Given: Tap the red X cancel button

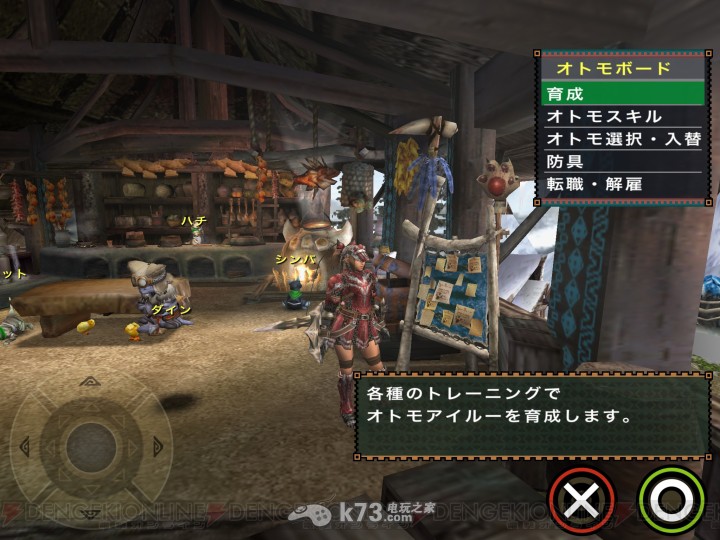Looking at the screenshot, I should pyautogui.click(x=581, y=497).
